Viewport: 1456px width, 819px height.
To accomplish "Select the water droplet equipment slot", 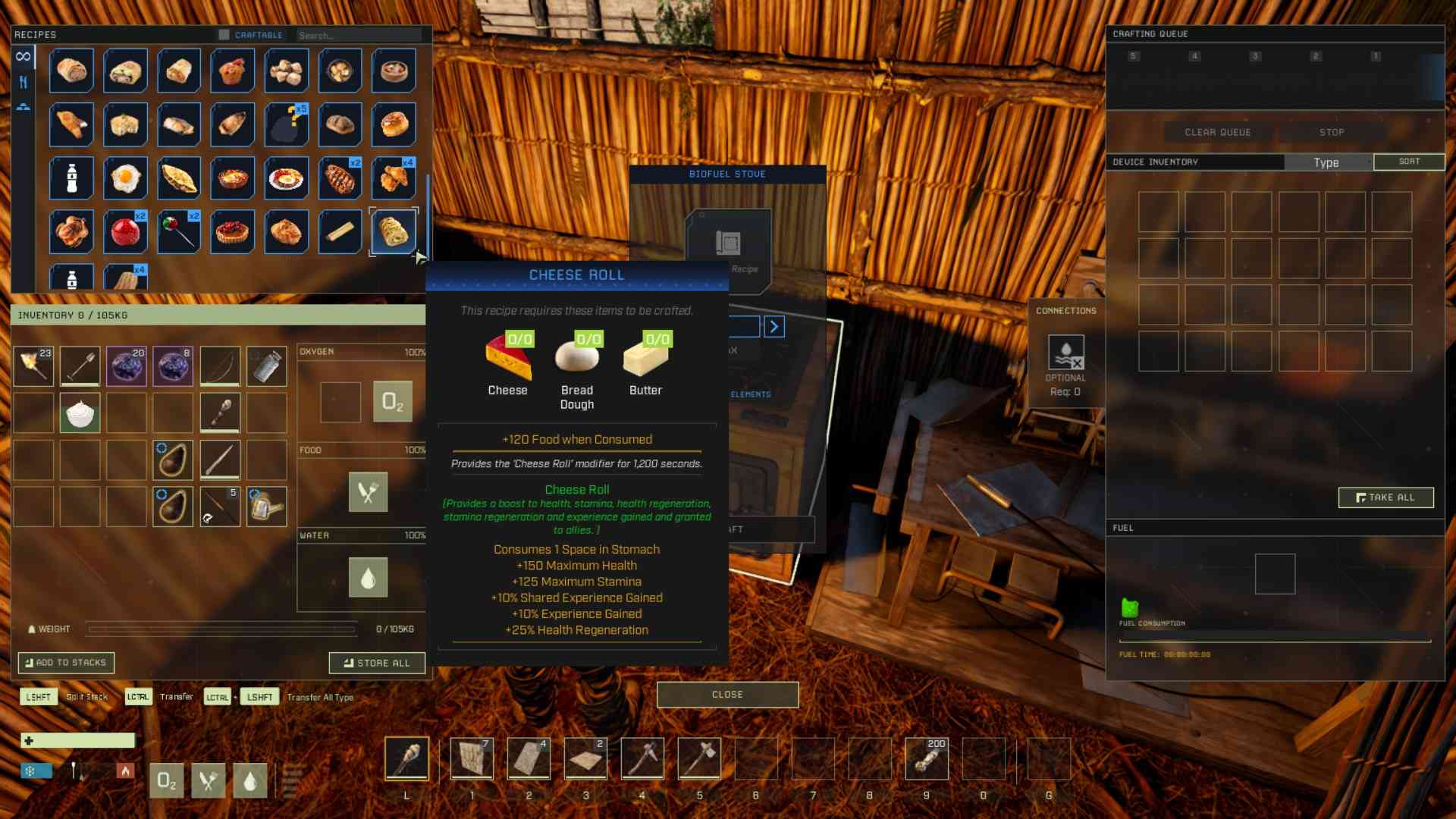I will pos(368,578).
